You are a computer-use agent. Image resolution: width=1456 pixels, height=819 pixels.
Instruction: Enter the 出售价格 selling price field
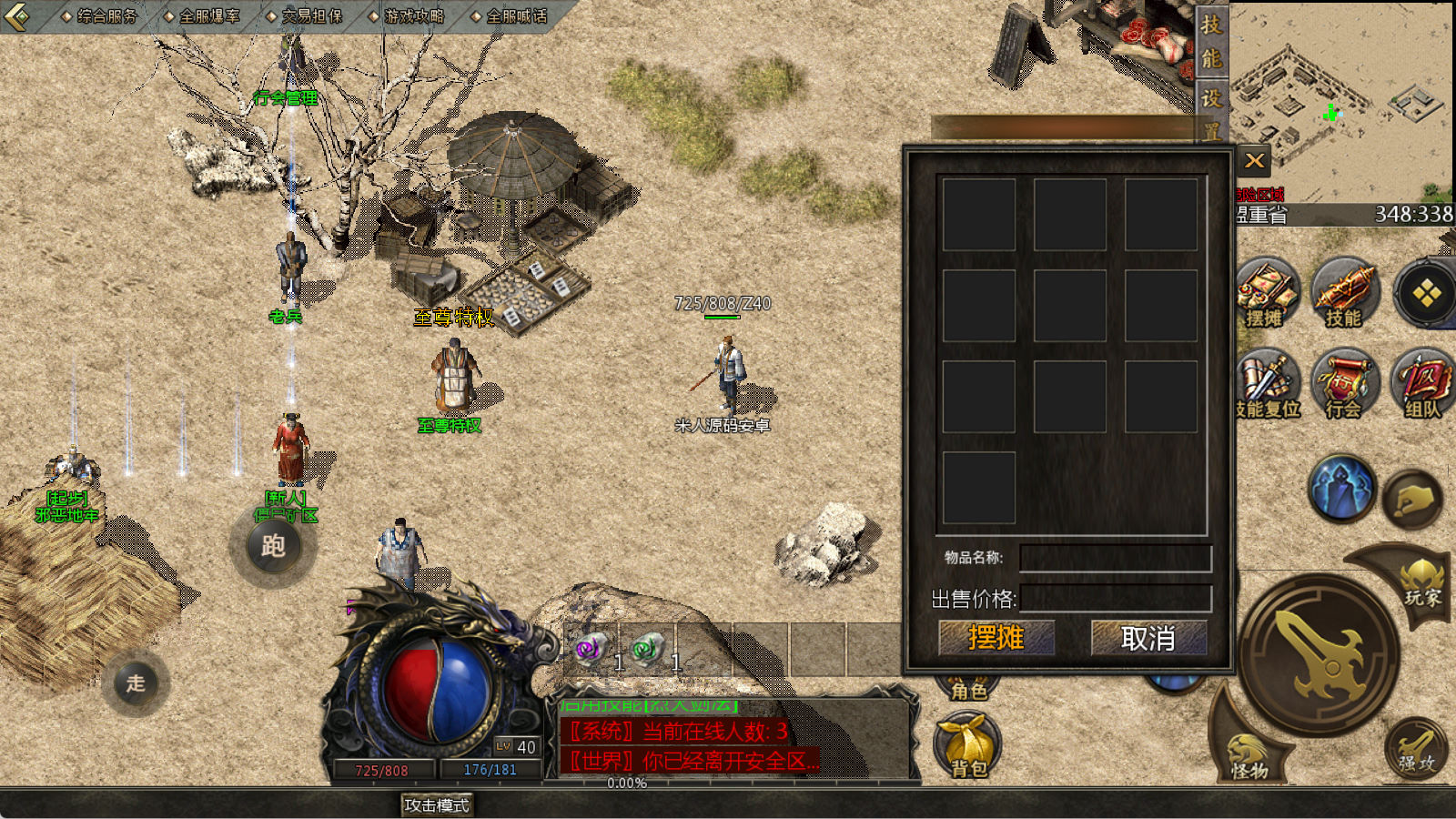tap(1116, 599)
